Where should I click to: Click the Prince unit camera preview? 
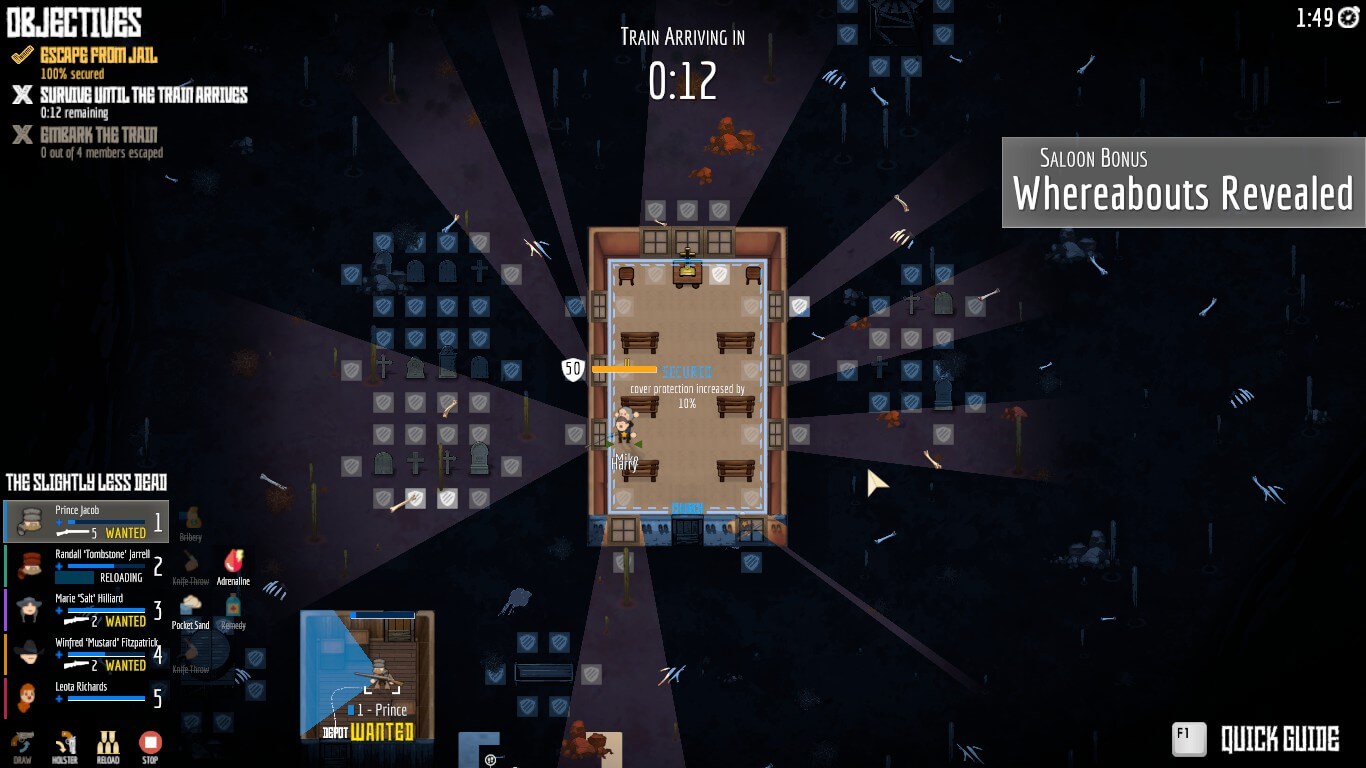368,676
